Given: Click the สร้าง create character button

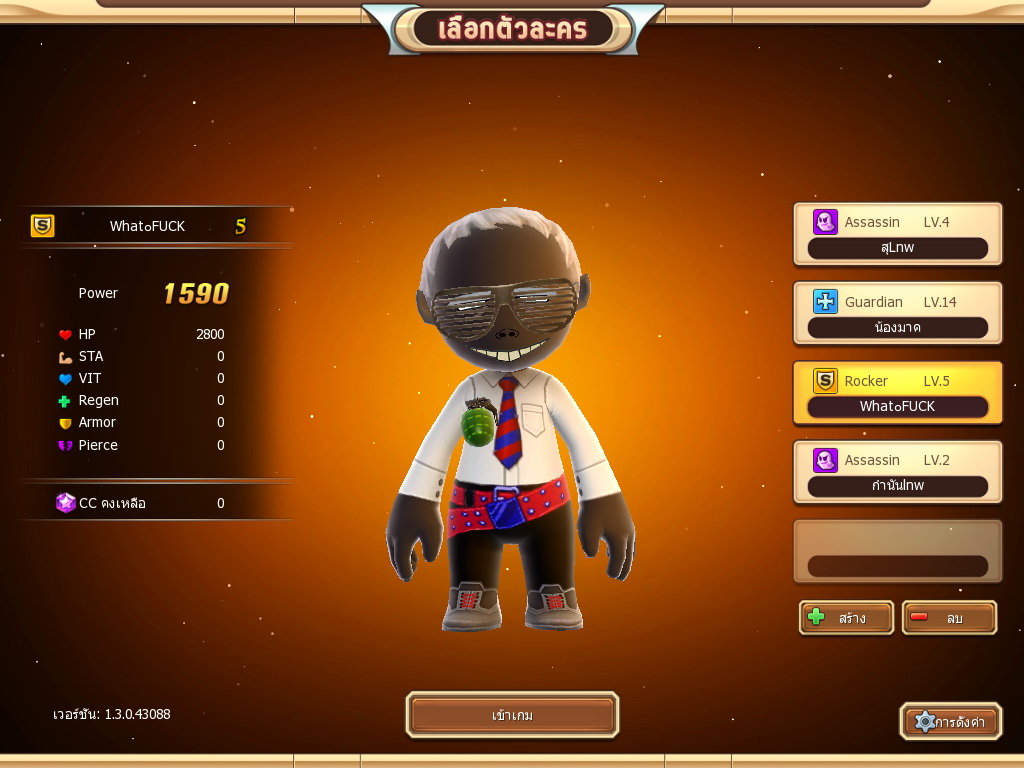Looking at the screenshot, I should click(846, 618).
